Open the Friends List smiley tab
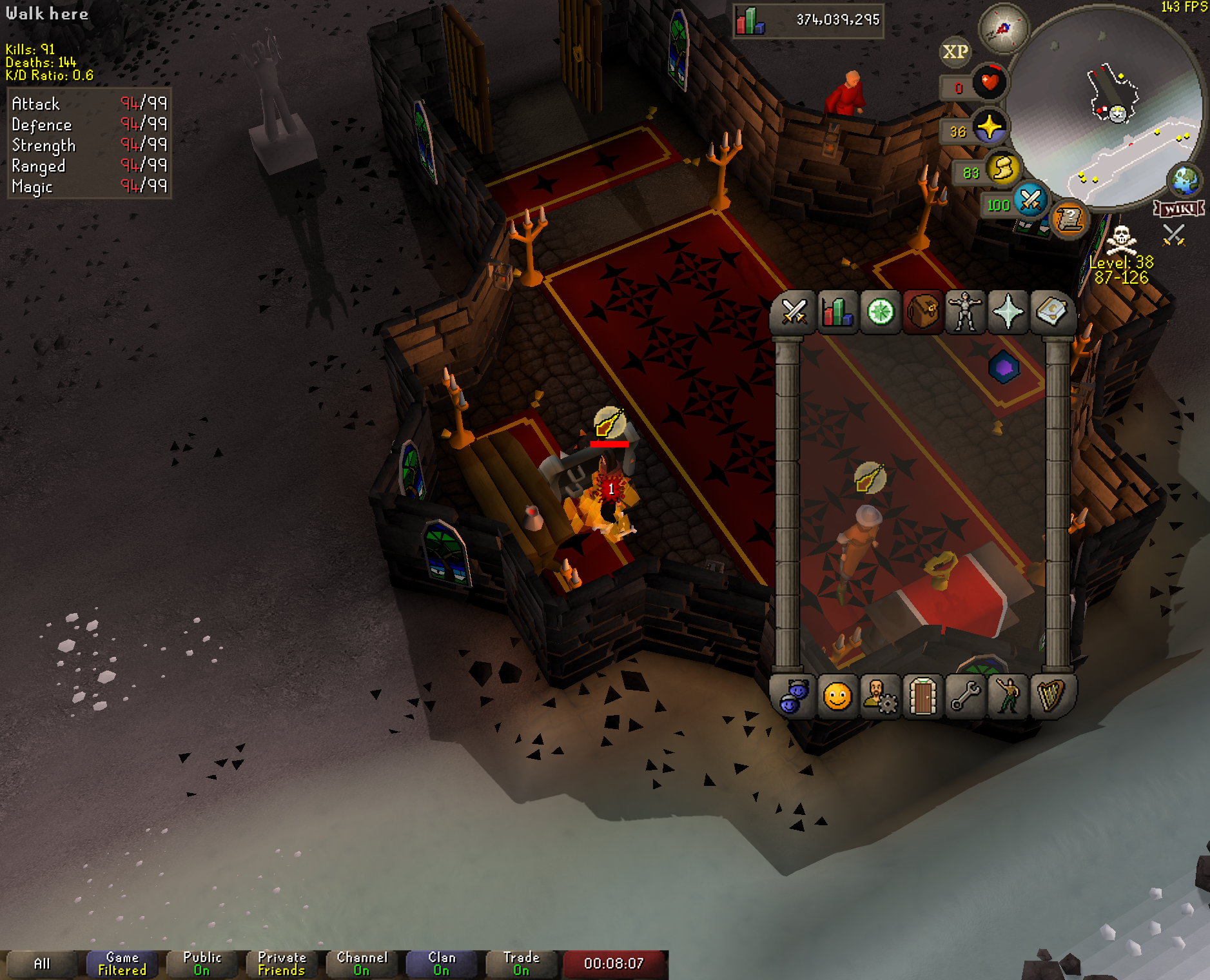Screen dimensions: 1210x980 click(837, 696)
